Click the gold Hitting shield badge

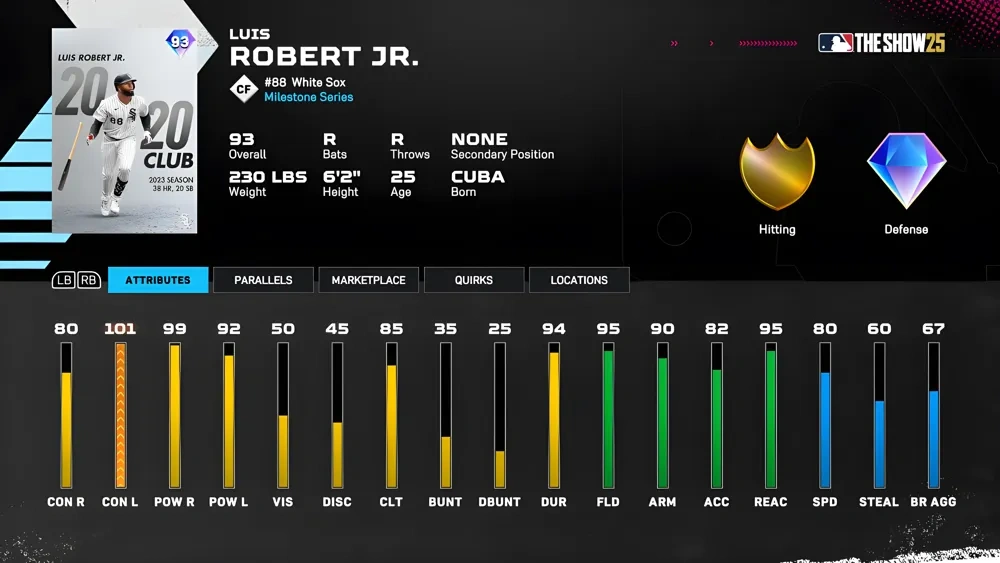point(777,172)
